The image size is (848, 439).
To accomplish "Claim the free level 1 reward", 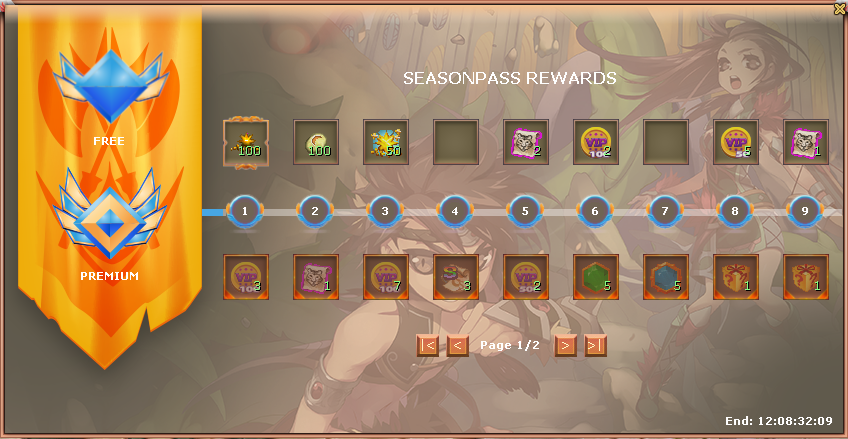I will (x=245, y=142).
